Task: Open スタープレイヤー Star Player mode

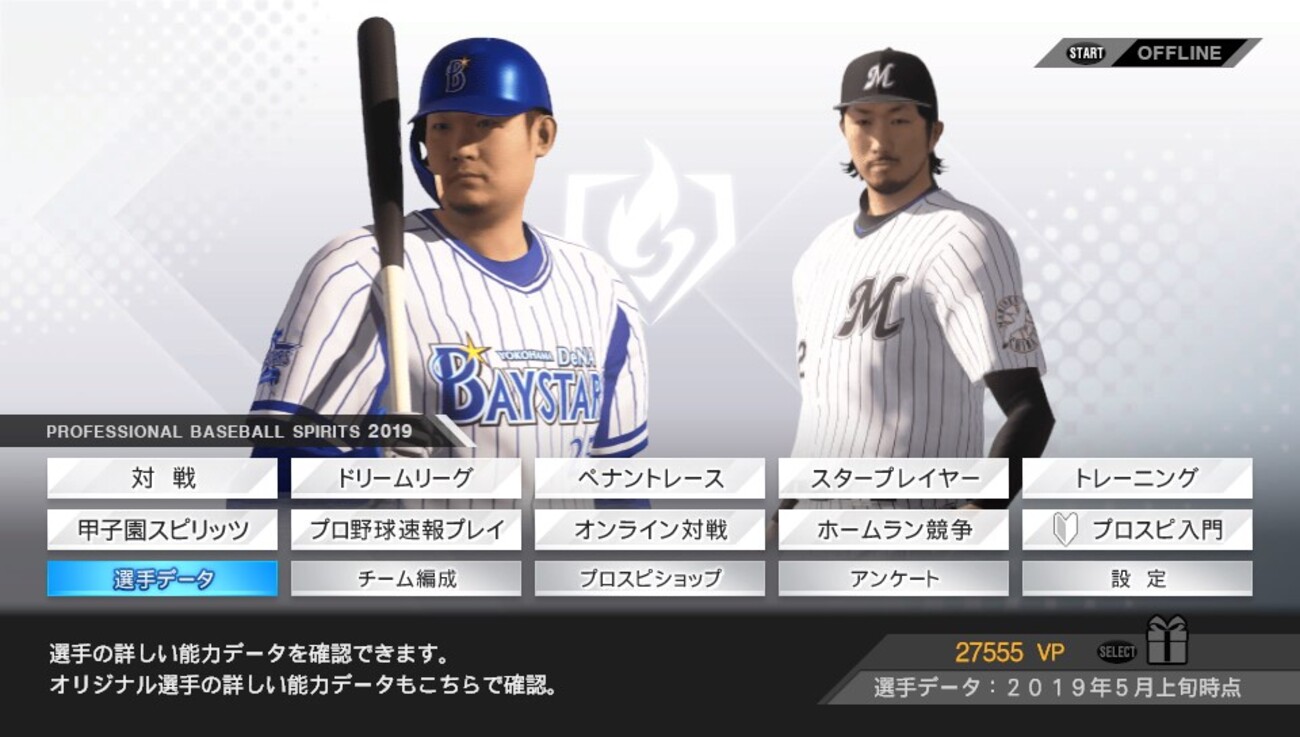Action: (893, 479)
